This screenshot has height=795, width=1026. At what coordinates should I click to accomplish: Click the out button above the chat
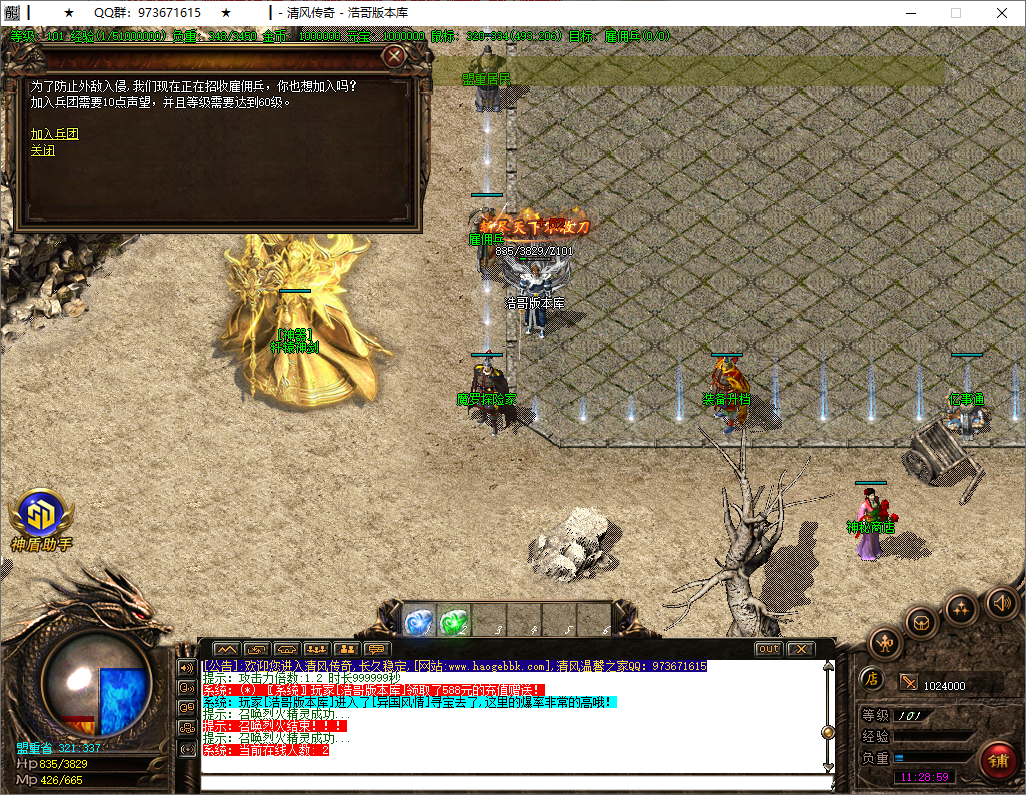coord(768,649)
